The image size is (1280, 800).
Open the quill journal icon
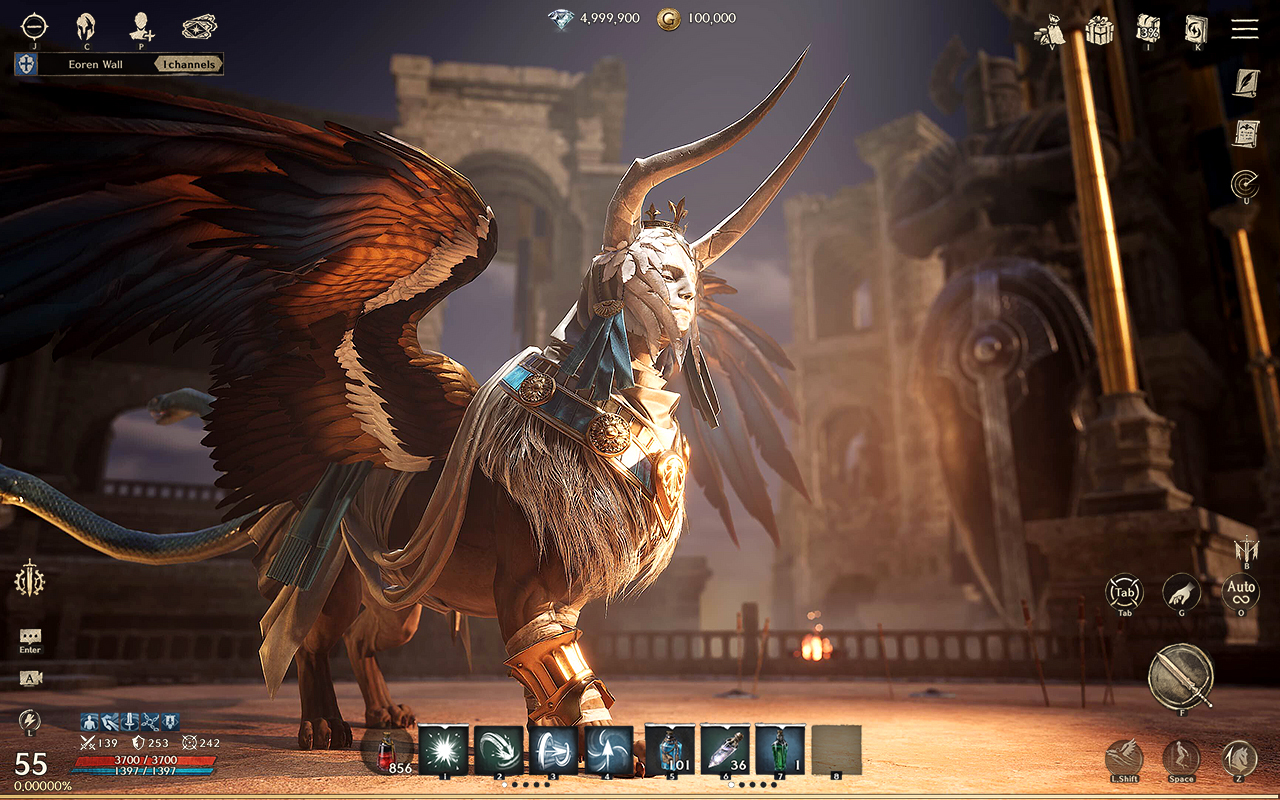coord(1245,83)
